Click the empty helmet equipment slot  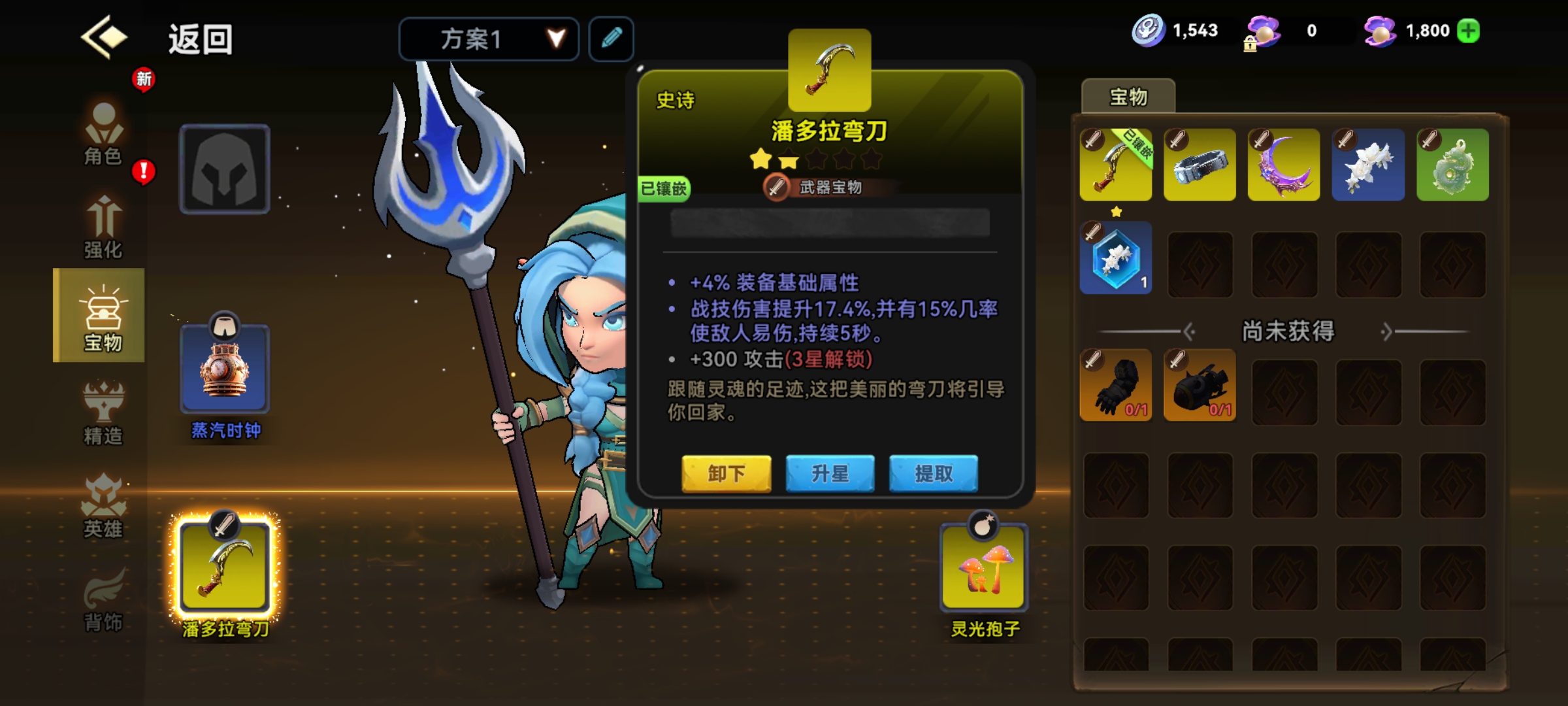[225, 169]
